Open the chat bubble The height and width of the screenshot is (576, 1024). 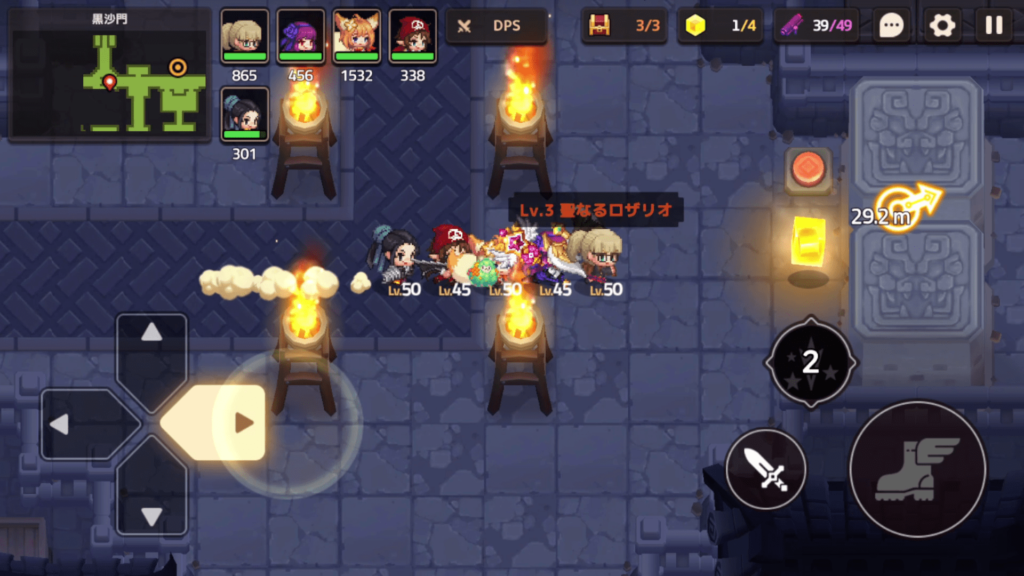point(890,26)
